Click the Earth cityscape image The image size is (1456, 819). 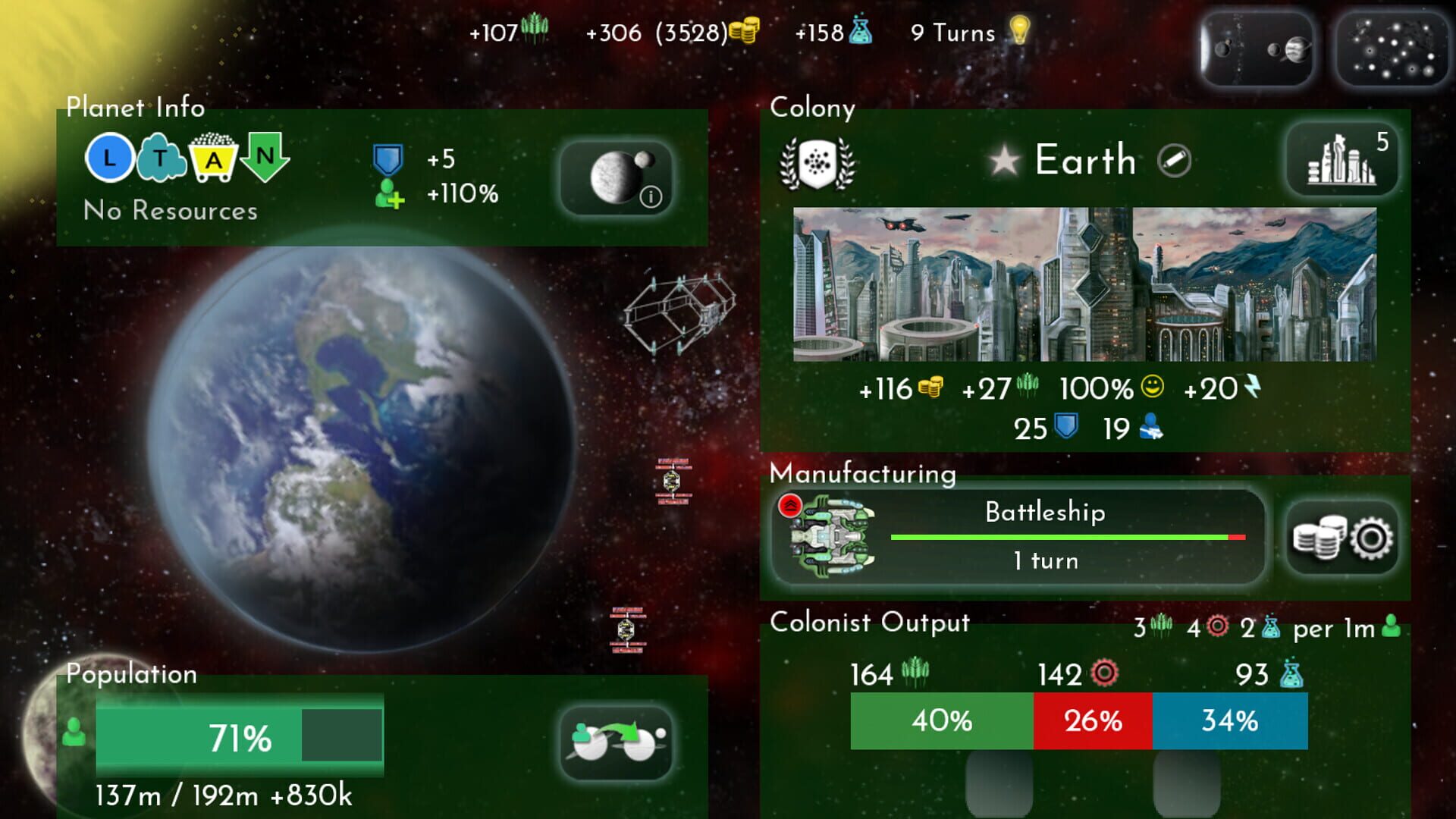coord(1084,284)
